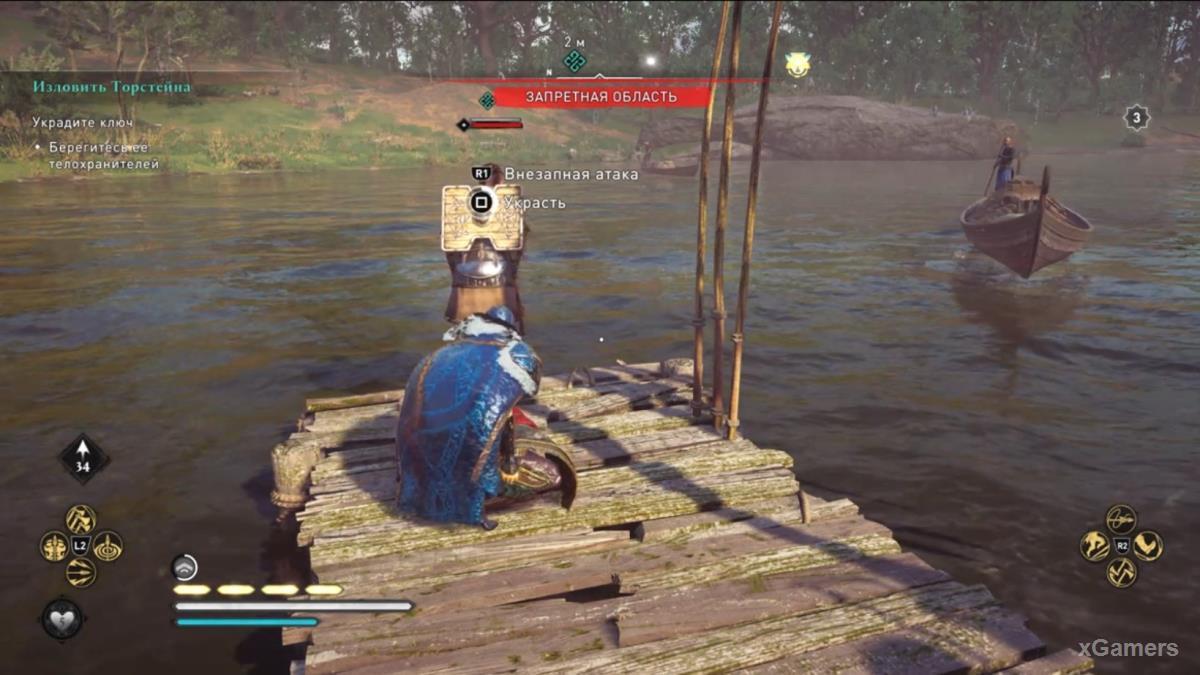Click the numbered 3 badge icon
1200x675 pixels.
(1136, 118)
